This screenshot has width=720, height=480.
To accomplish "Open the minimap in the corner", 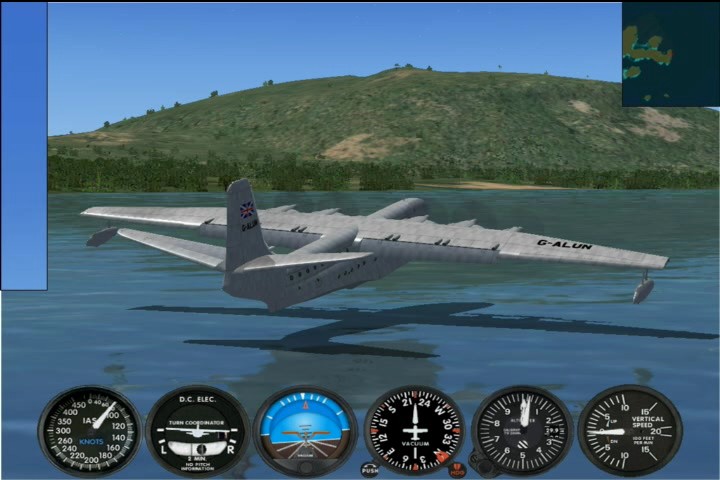I will pyautogui.click(x=669, y=54).
